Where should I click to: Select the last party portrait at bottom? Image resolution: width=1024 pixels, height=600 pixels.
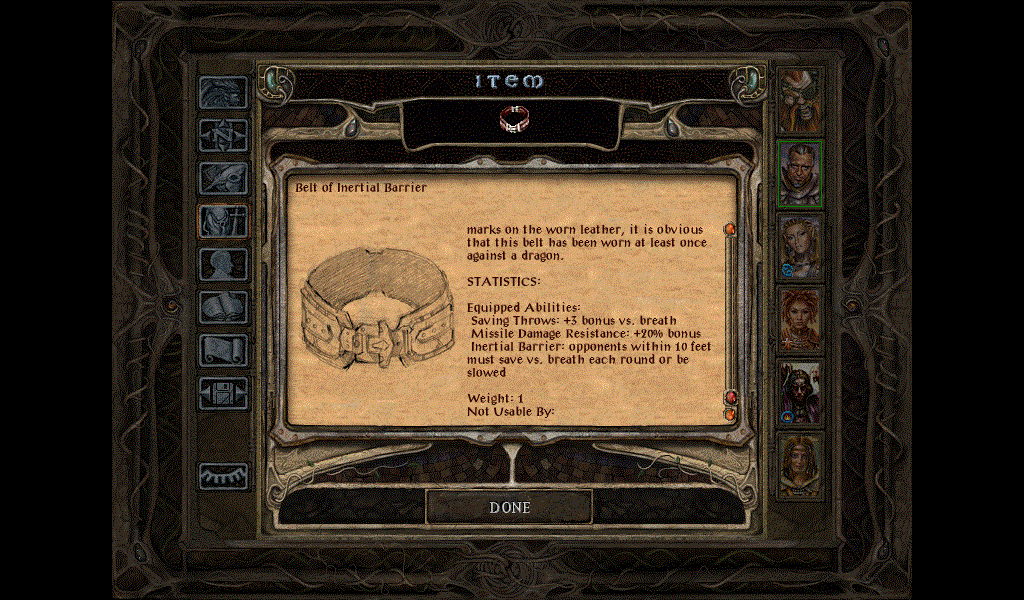(x=800, y=465)
